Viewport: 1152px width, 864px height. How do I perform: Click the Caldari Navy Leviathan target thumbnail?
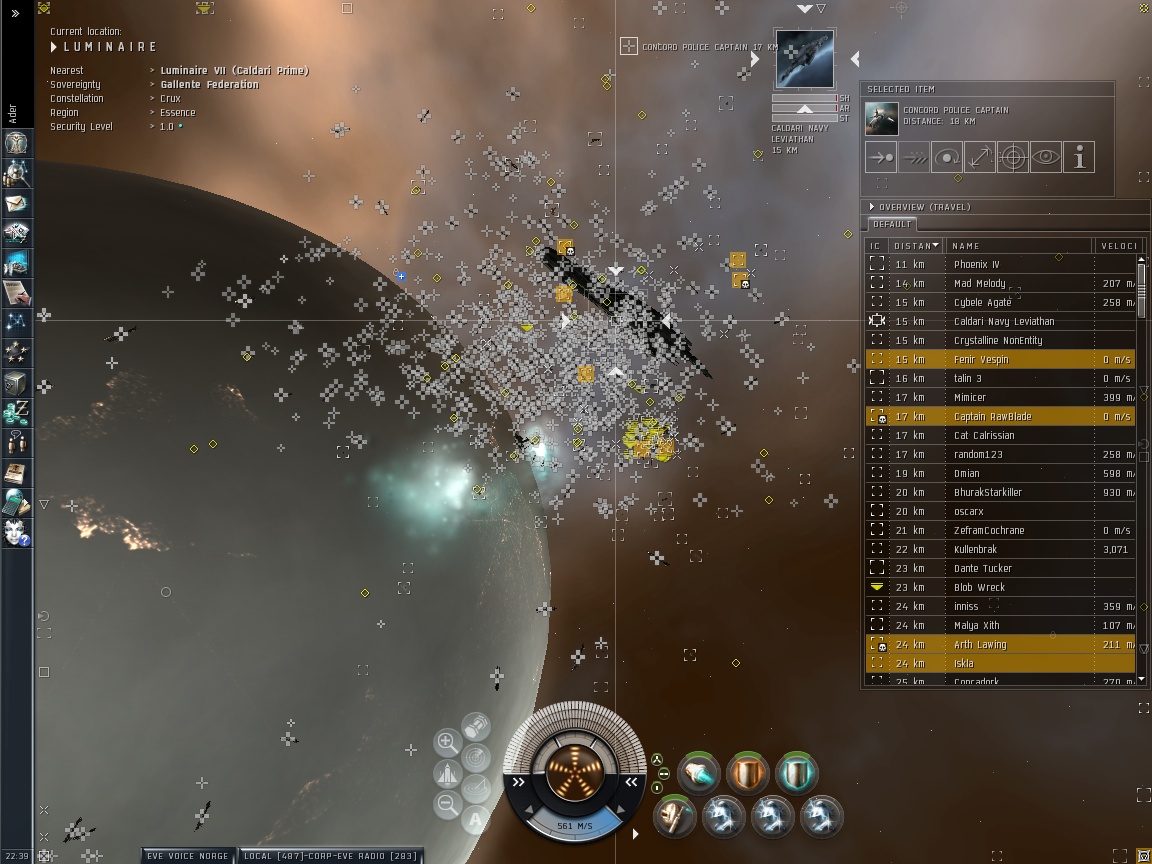point(804,59)
